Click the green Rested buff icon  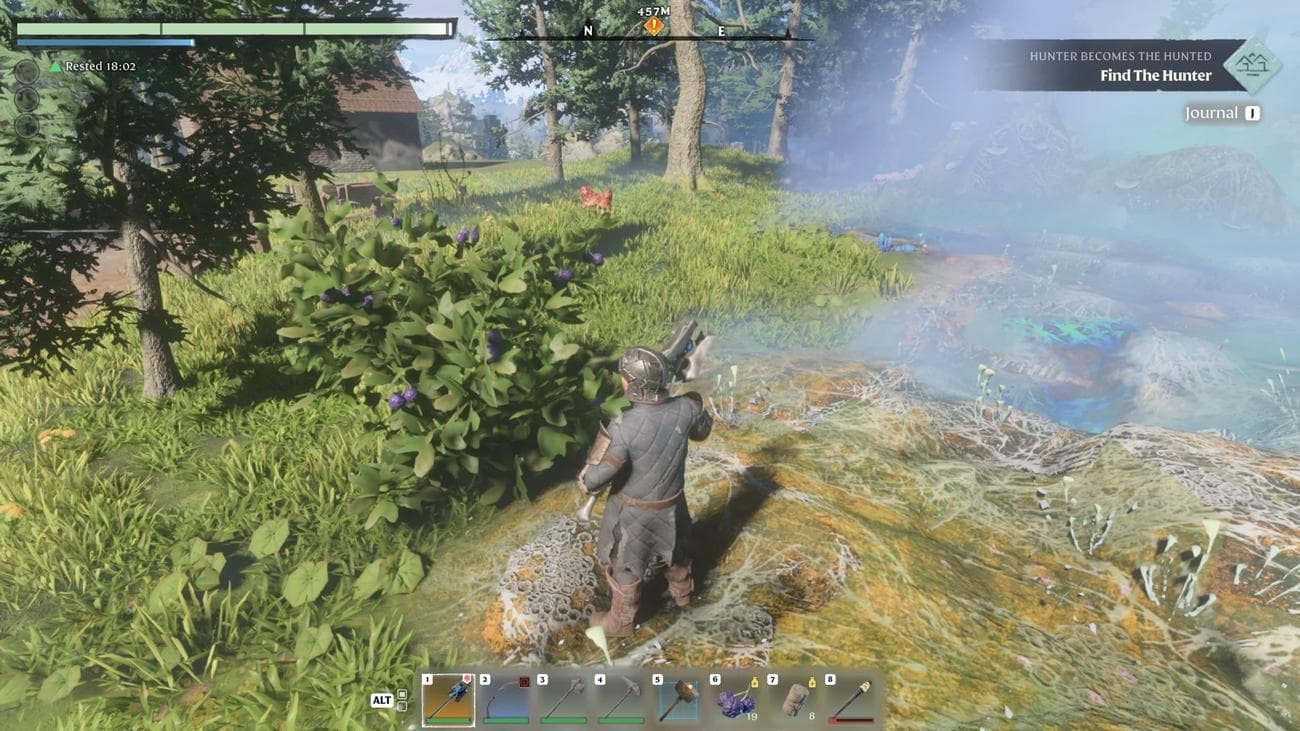coord(56,66)
